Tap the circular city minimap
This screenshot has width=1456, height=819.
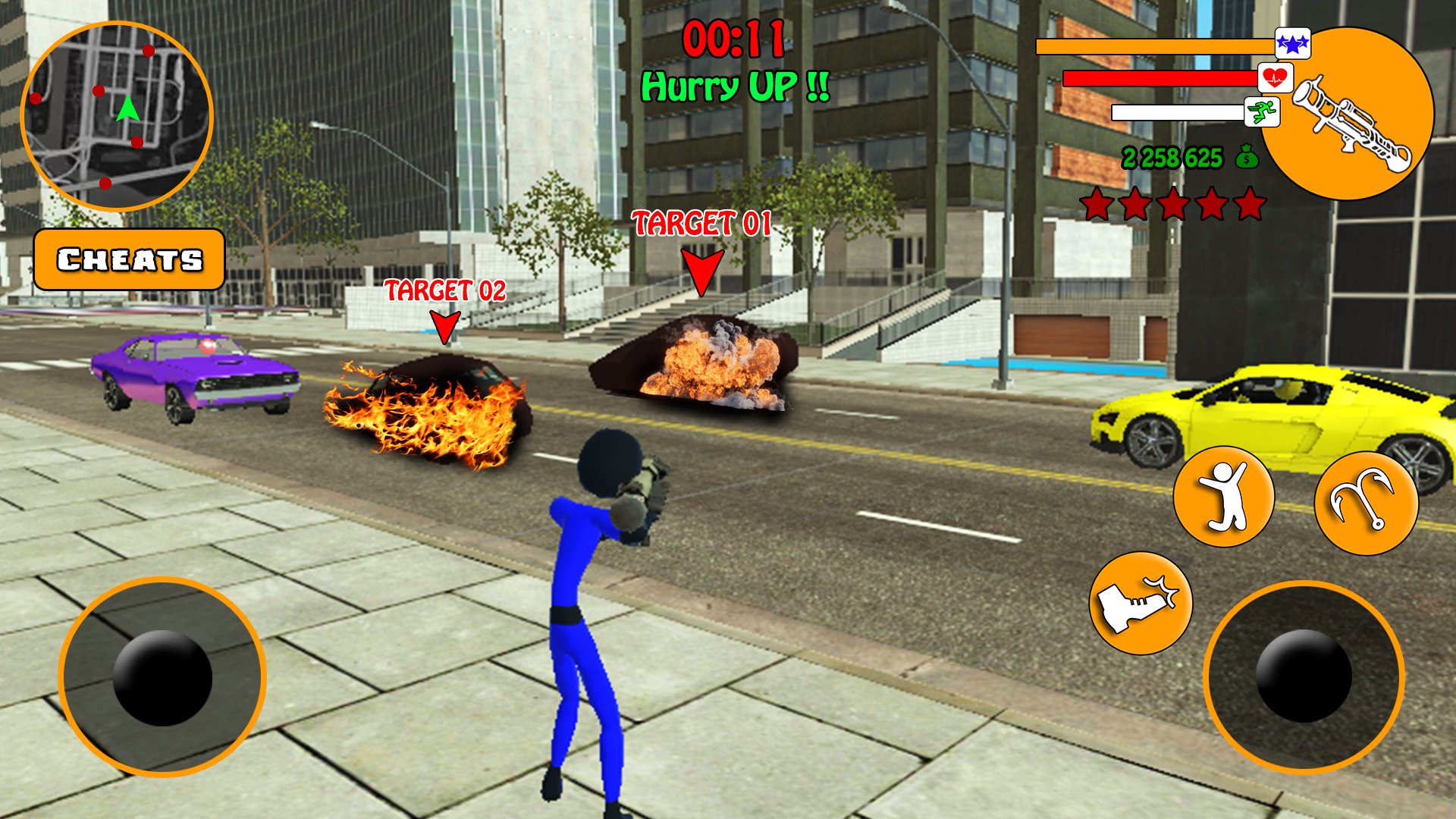click(x=117, y=116)
